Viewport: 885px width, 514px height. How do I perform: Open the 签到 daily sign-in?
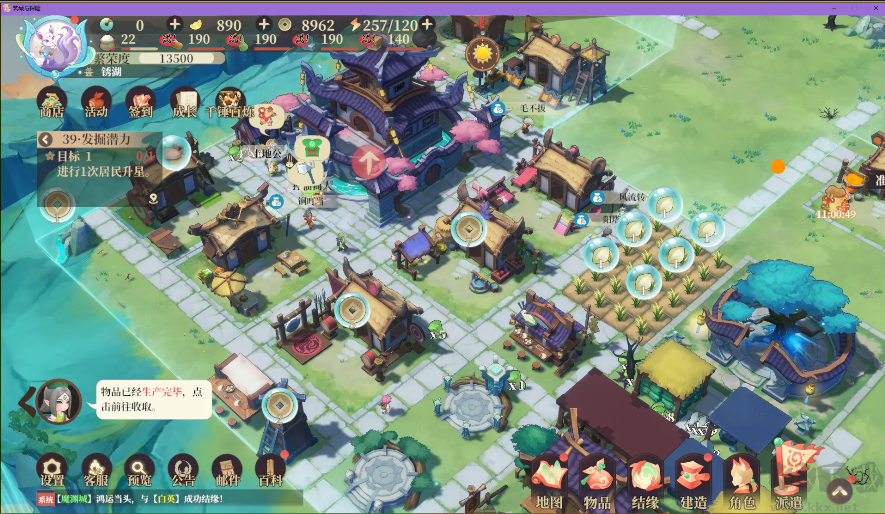click(140, 100)
